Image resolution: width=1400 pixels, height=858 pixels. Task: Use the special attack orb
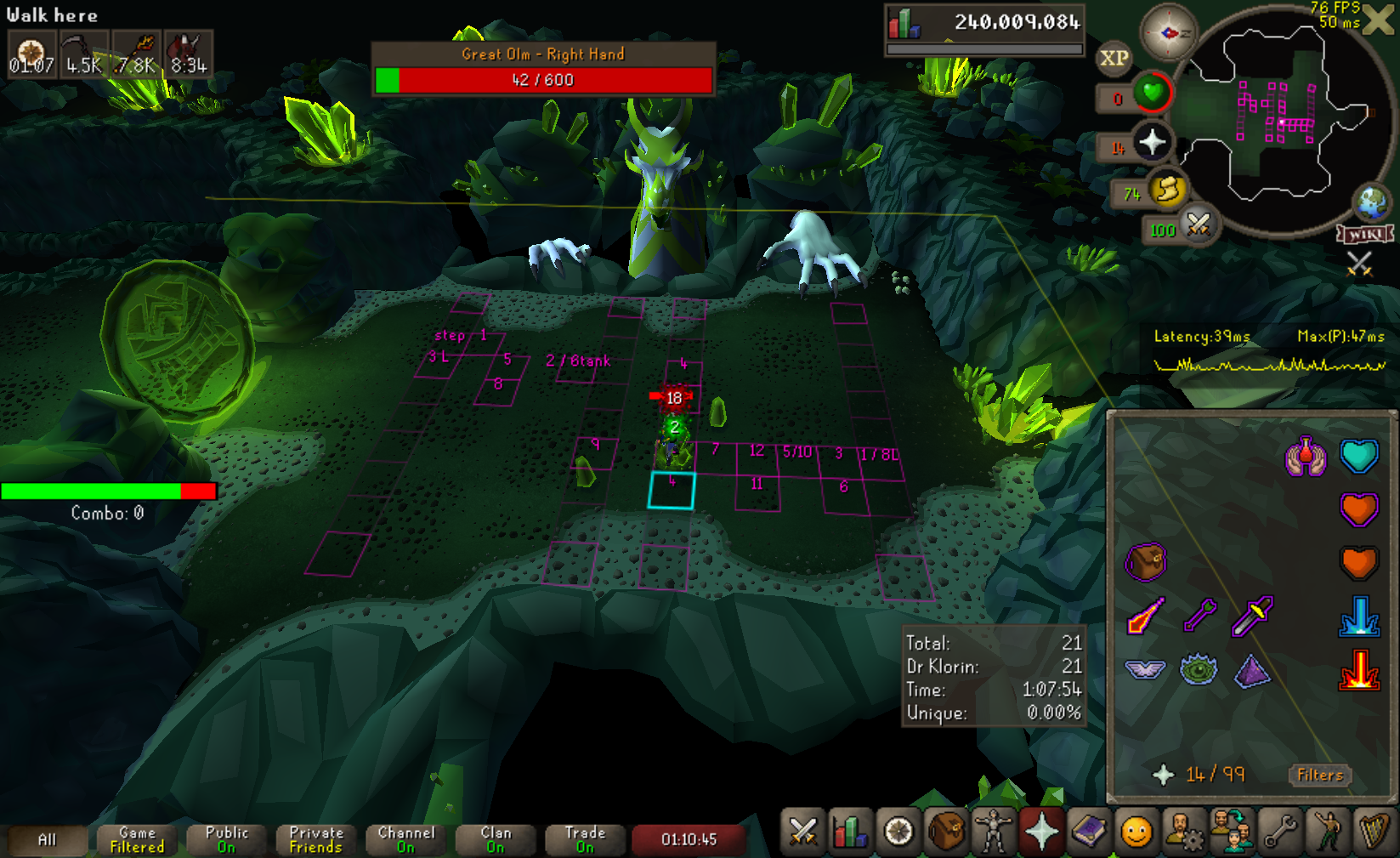(x=1199, y=225)
